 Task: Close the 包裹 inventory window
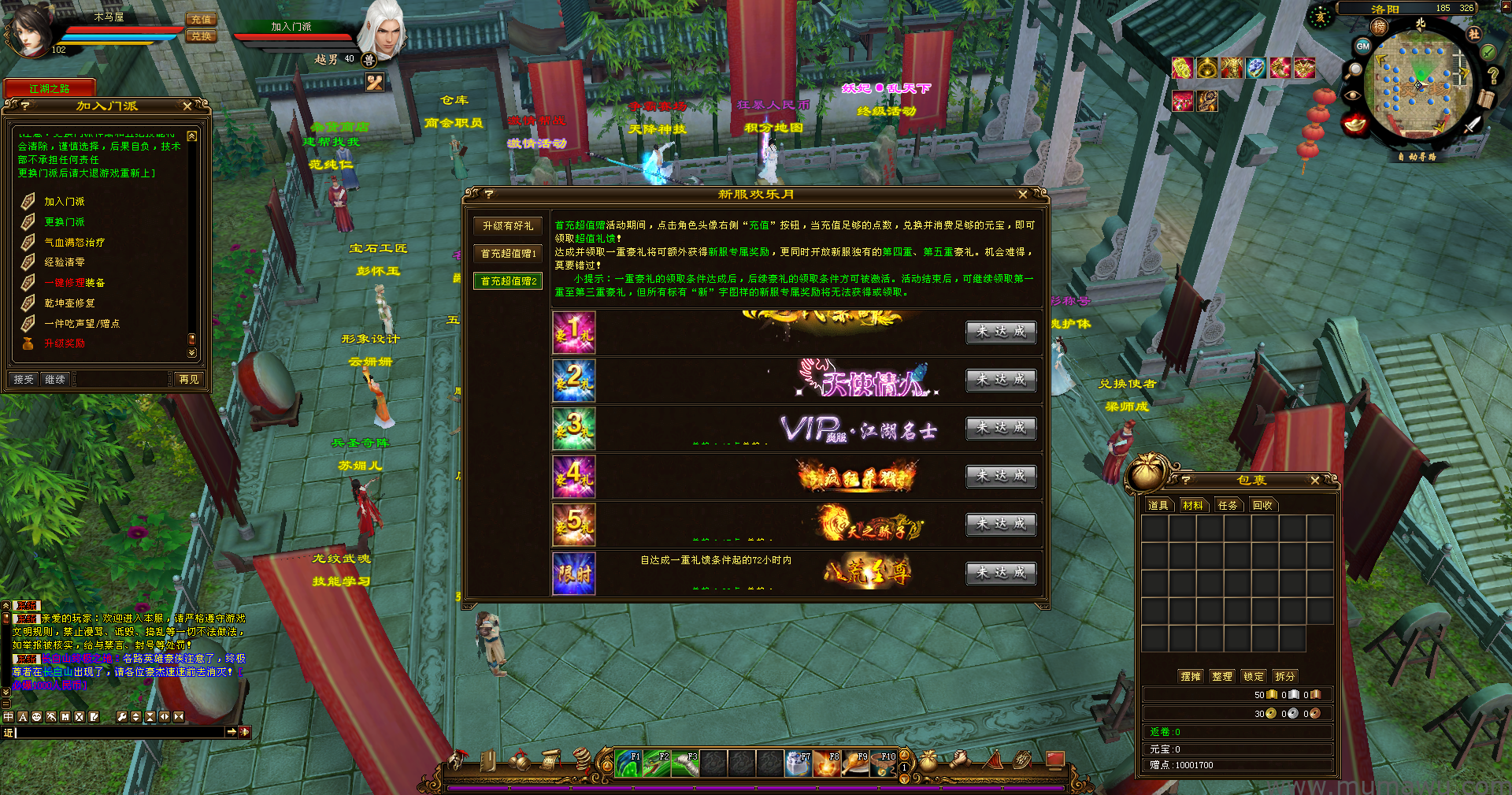point(1314,481)
